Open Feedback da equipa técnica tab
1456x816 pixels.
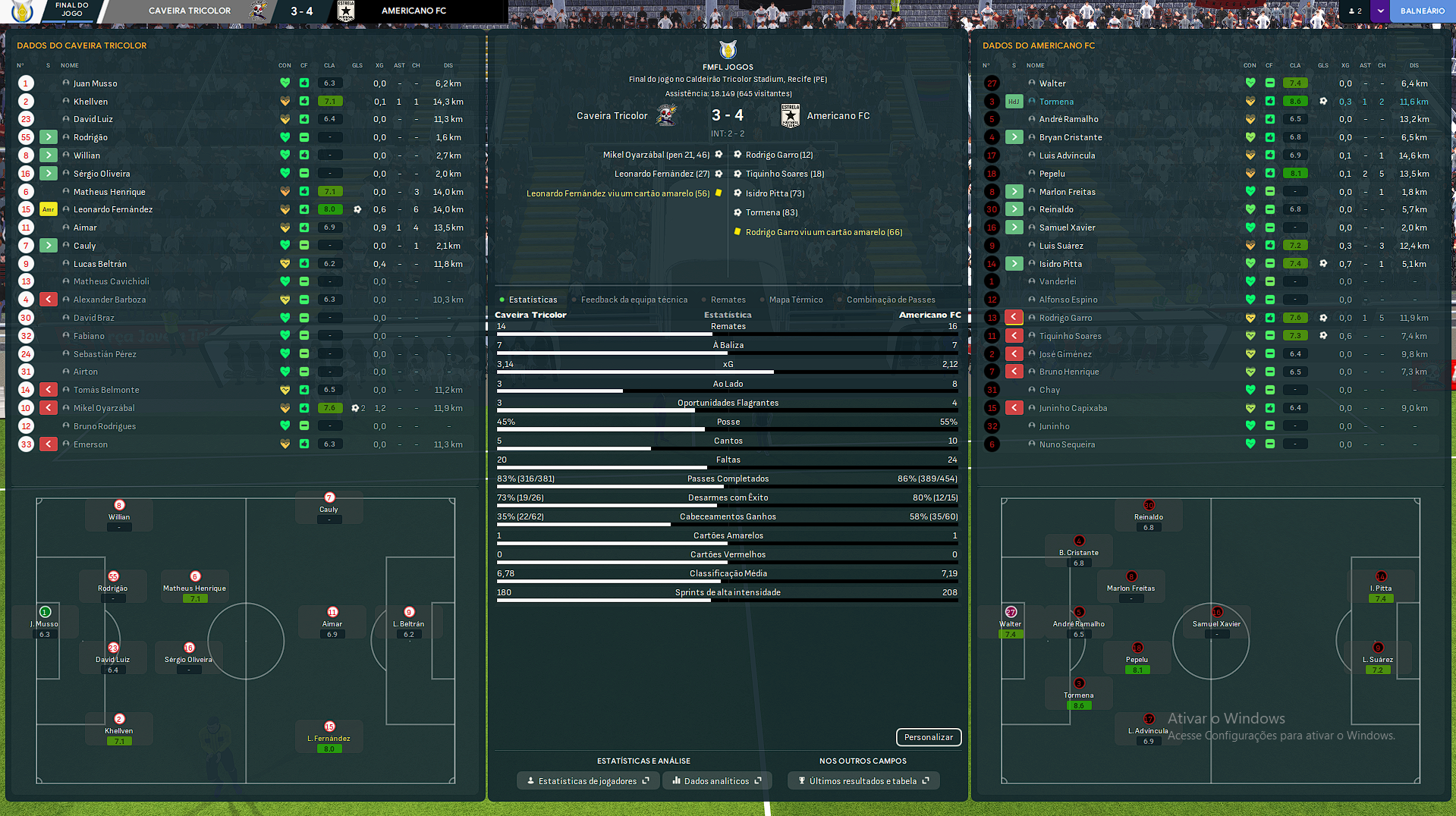click(x=634, y=300)
